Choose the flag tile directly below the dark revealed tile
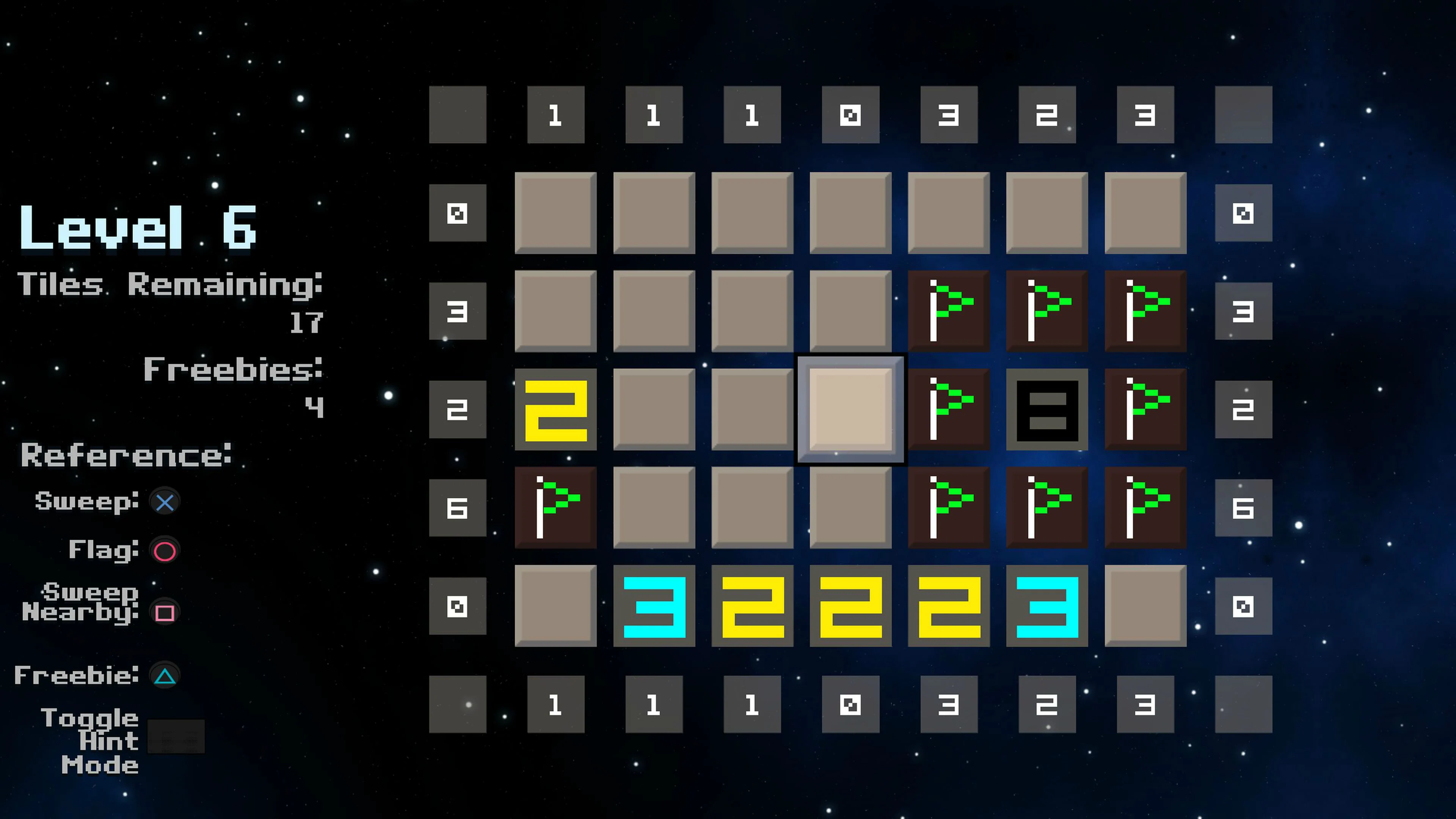The image size is (1456, 819). coord(1047,507)
